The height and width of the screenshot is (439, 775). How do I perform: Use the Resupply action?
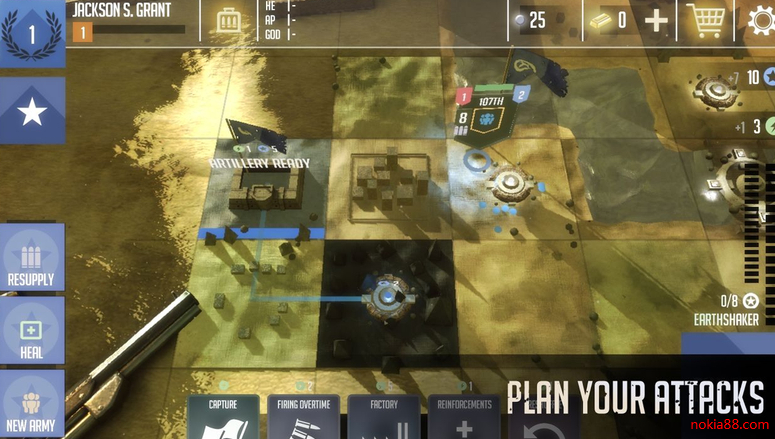point(32,256)
